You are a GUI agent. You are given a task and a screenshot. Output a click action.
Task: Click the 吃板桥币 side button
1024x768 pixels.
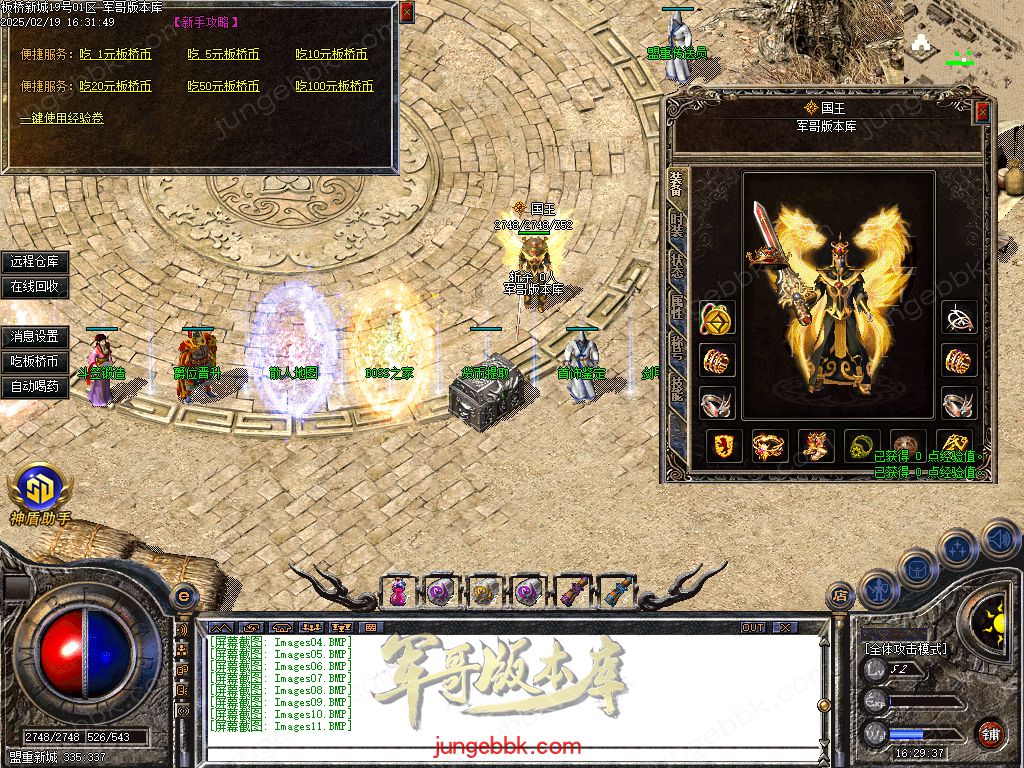point(35,361)
